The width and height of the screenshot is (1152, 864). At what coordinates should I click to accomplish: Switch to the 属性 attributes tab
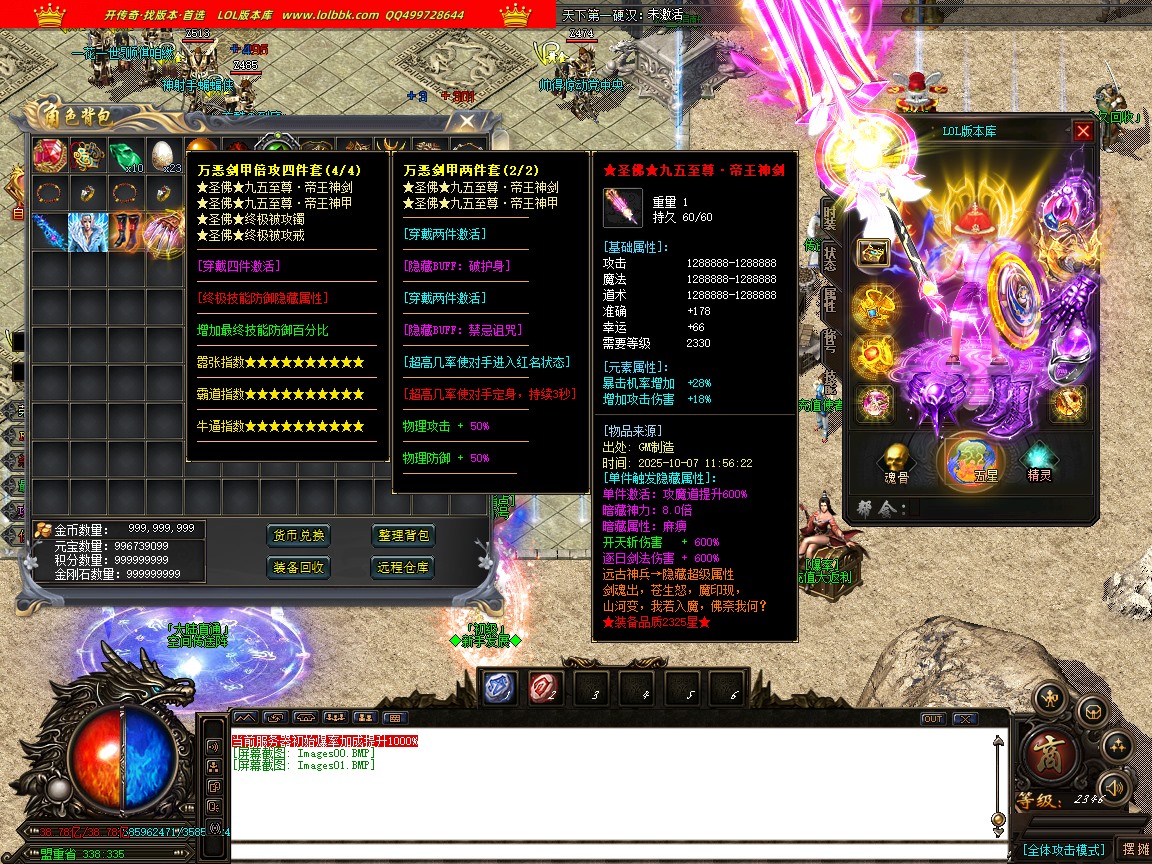pos(830,299)
